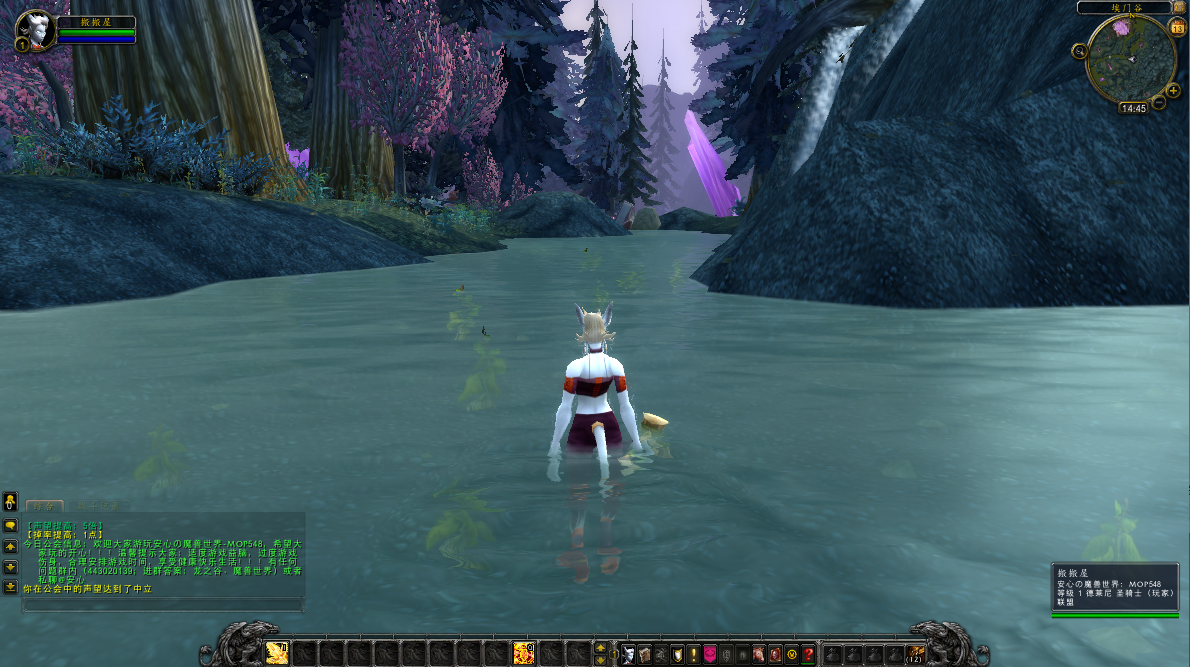Switch to the 战斗记录 combat log tab
The height and width of the screenshot is (667, 1190).
[x=97, y=507]
